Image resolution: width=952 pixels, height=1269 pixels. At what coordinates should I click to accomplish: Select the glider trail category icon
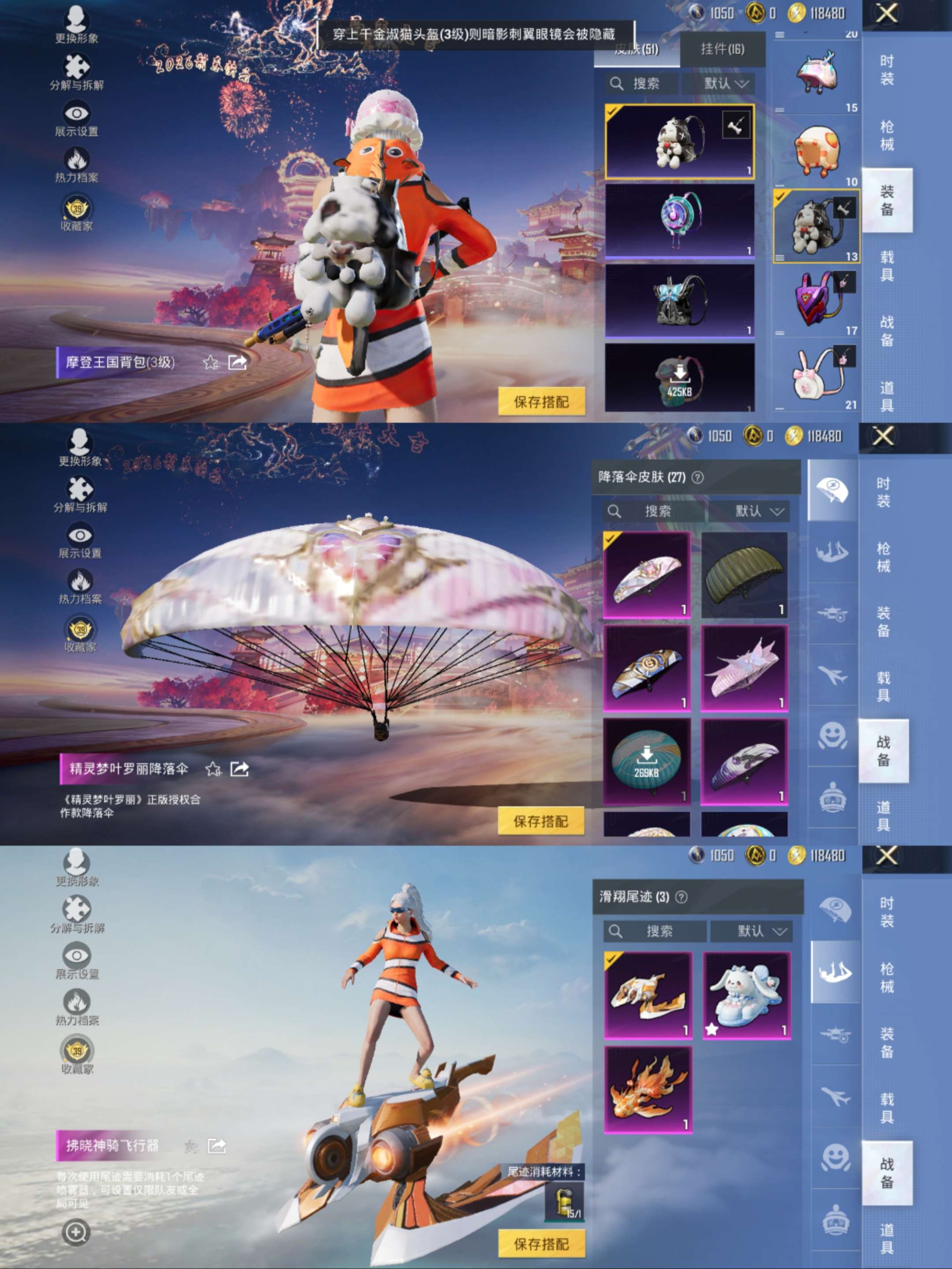point(834,972)
